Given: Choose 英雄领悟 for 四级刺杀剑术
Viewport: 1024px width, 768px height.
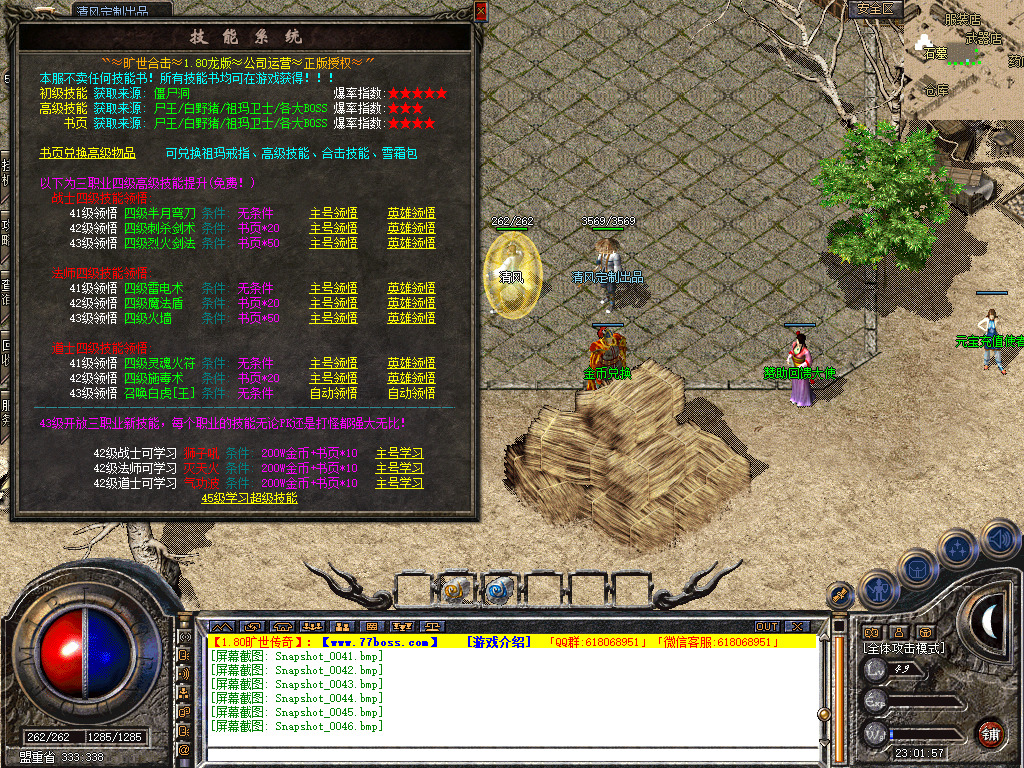Looking at the screenshot, I should [x=411, y=228].
